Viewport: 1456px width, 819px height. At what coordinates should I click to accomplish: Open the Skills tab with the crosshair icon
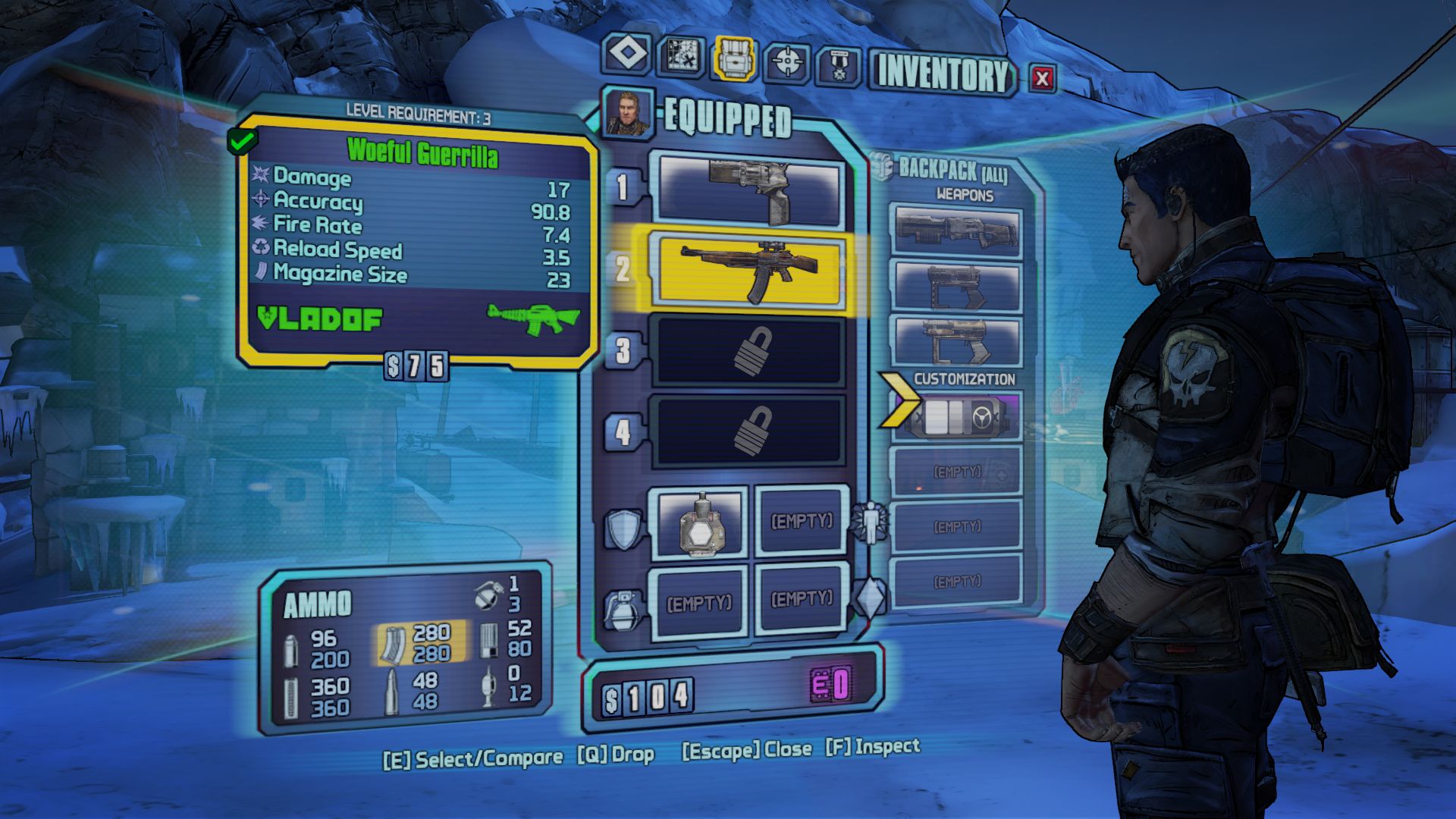[x=786, y=63]
